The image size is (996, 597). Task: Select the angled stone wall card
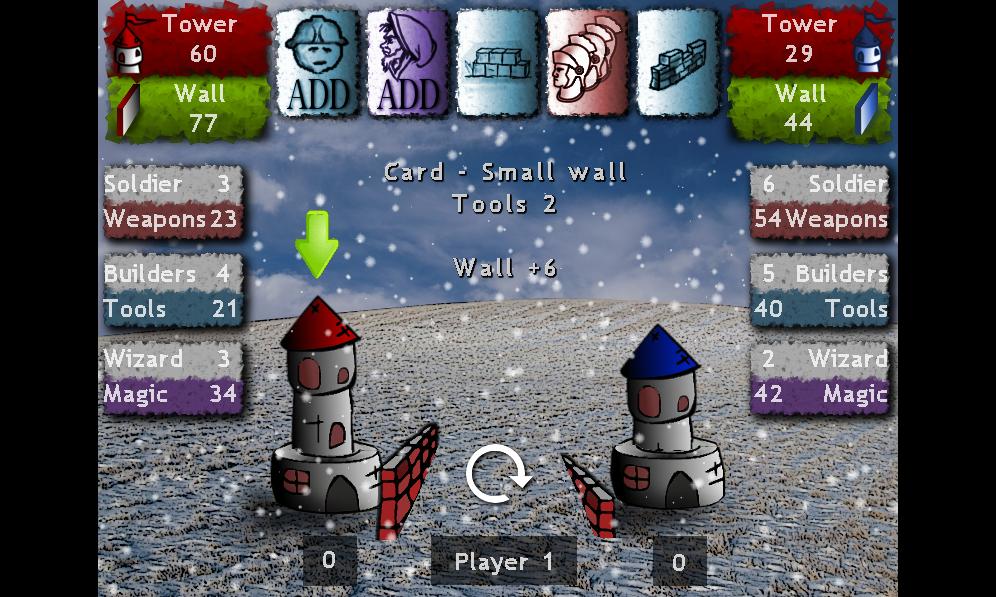click(677, 62)
